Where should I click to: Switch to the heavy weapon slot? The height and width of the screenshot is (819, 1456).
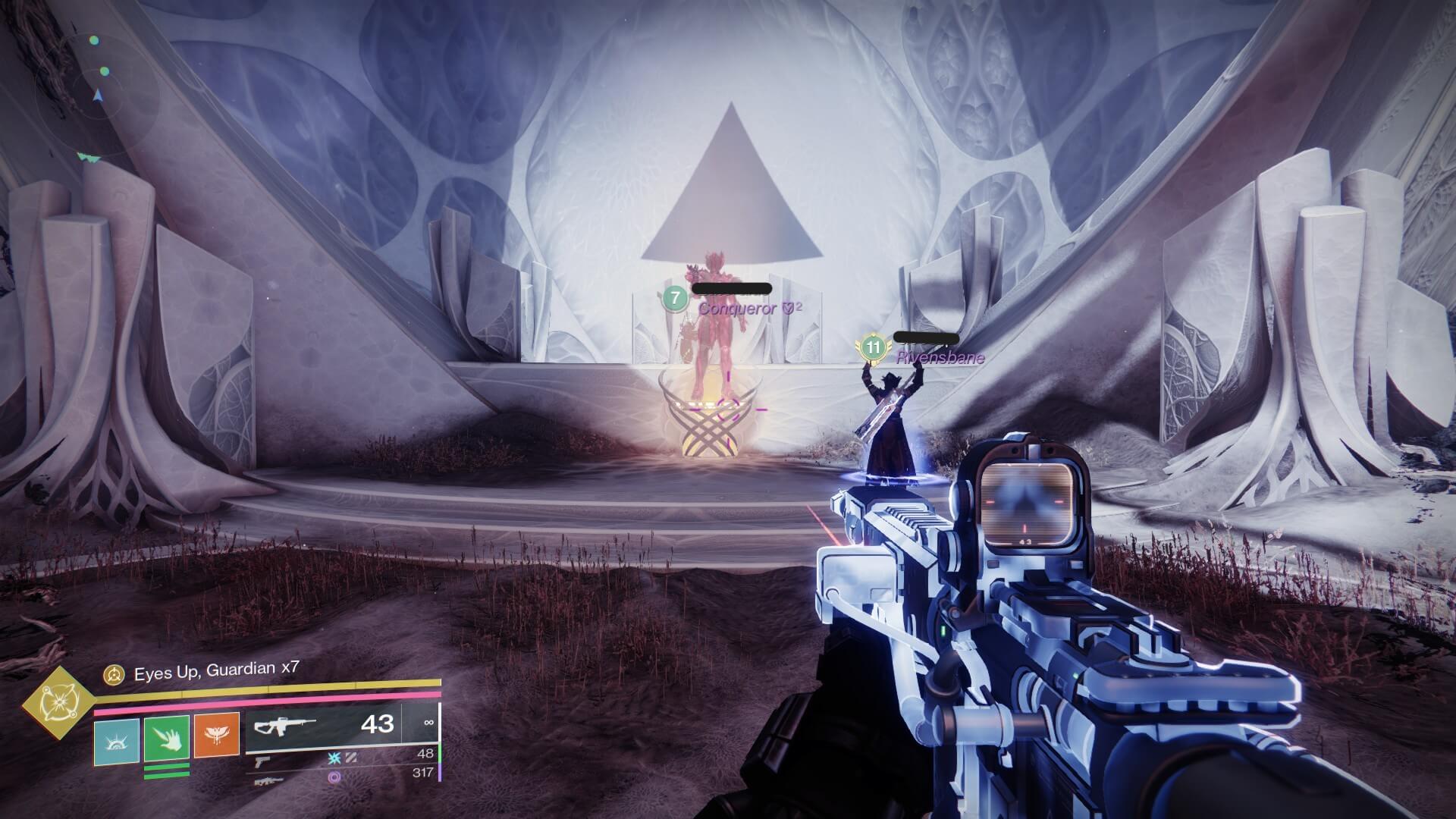pos(269,780)
